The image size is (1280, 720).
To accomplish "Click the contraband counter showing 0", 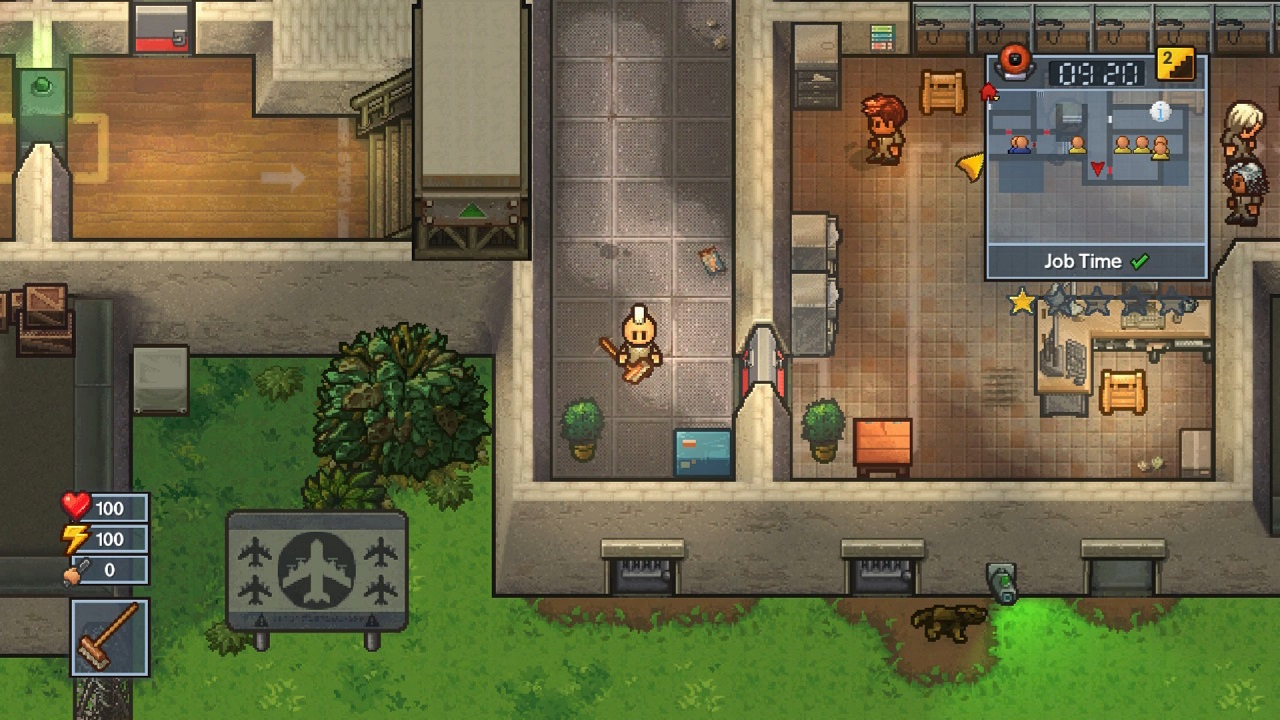I will (x=110, y=570).
